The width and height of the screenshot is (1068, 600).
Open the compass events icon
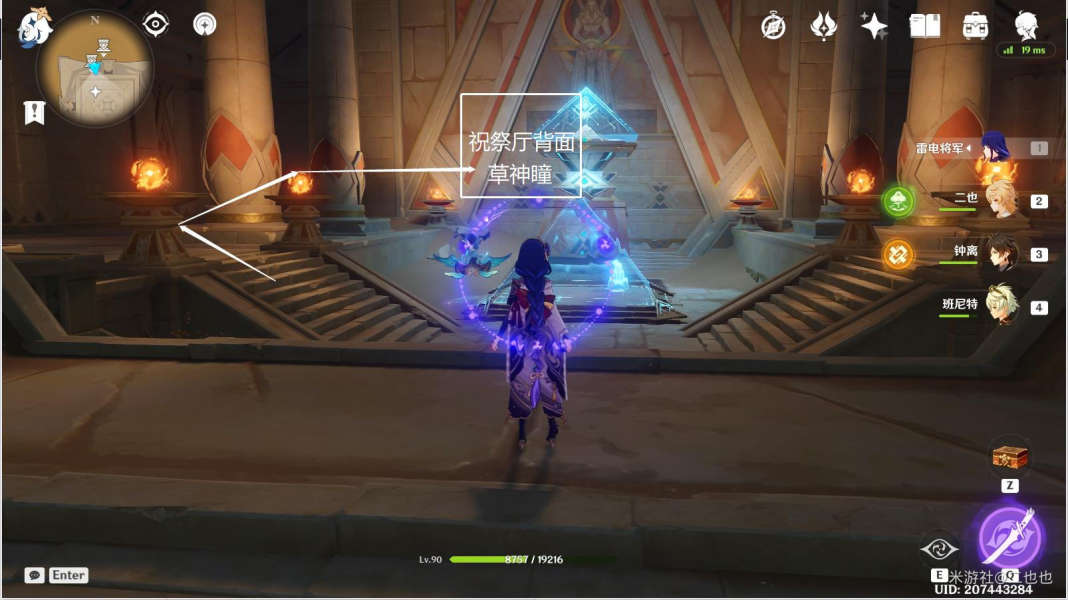(x=773, y=27)
